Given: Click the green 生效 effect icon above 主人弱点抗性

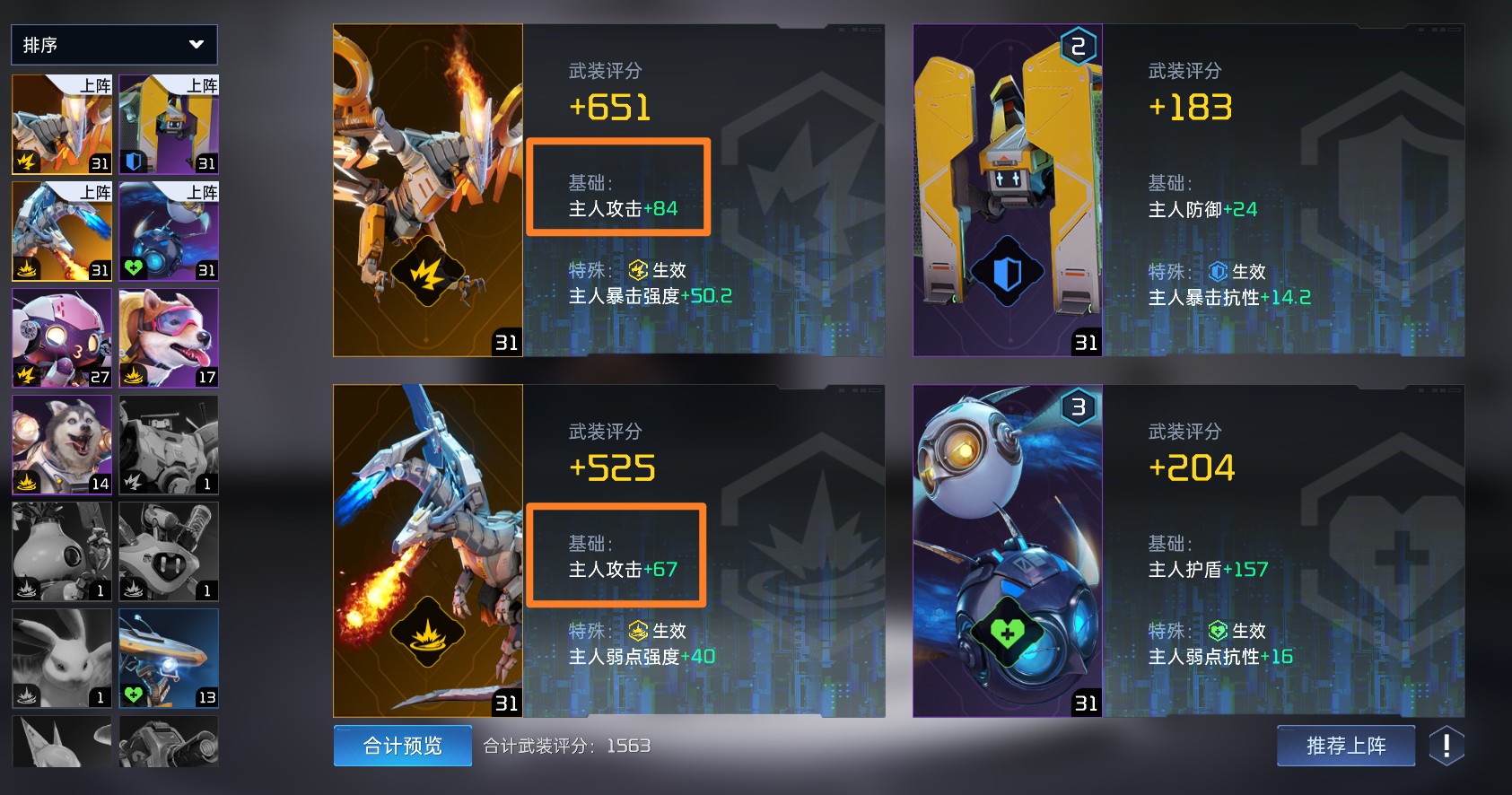Looking at the screenshot, I should point(1219,631).
